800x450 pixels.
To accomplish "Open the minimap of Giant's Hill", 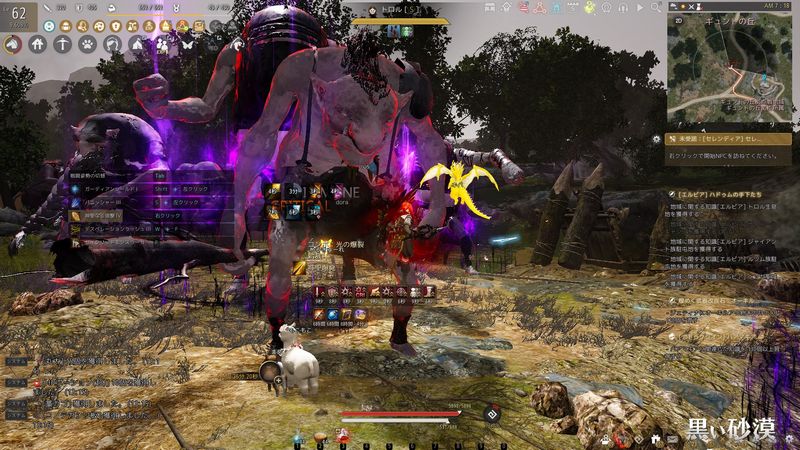I will point(730,70).
